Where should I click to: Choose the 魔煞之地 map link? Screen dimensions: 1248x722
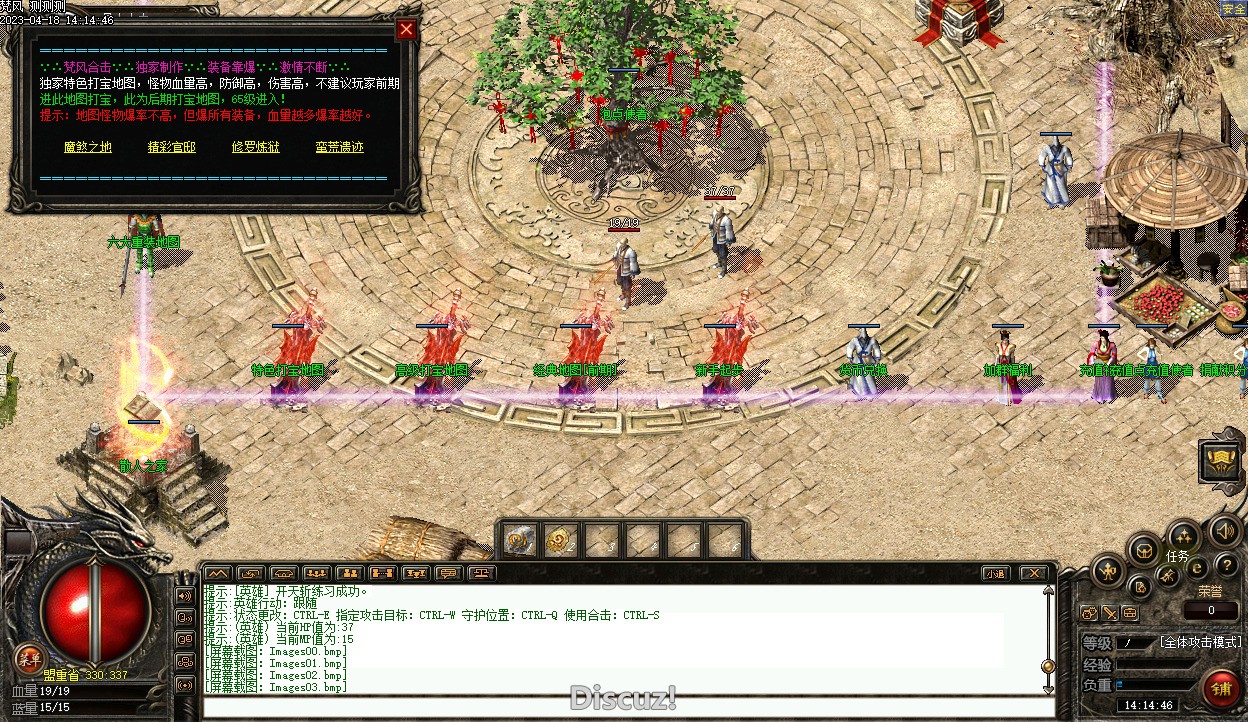pyautogui.click(x=88, y=147)
